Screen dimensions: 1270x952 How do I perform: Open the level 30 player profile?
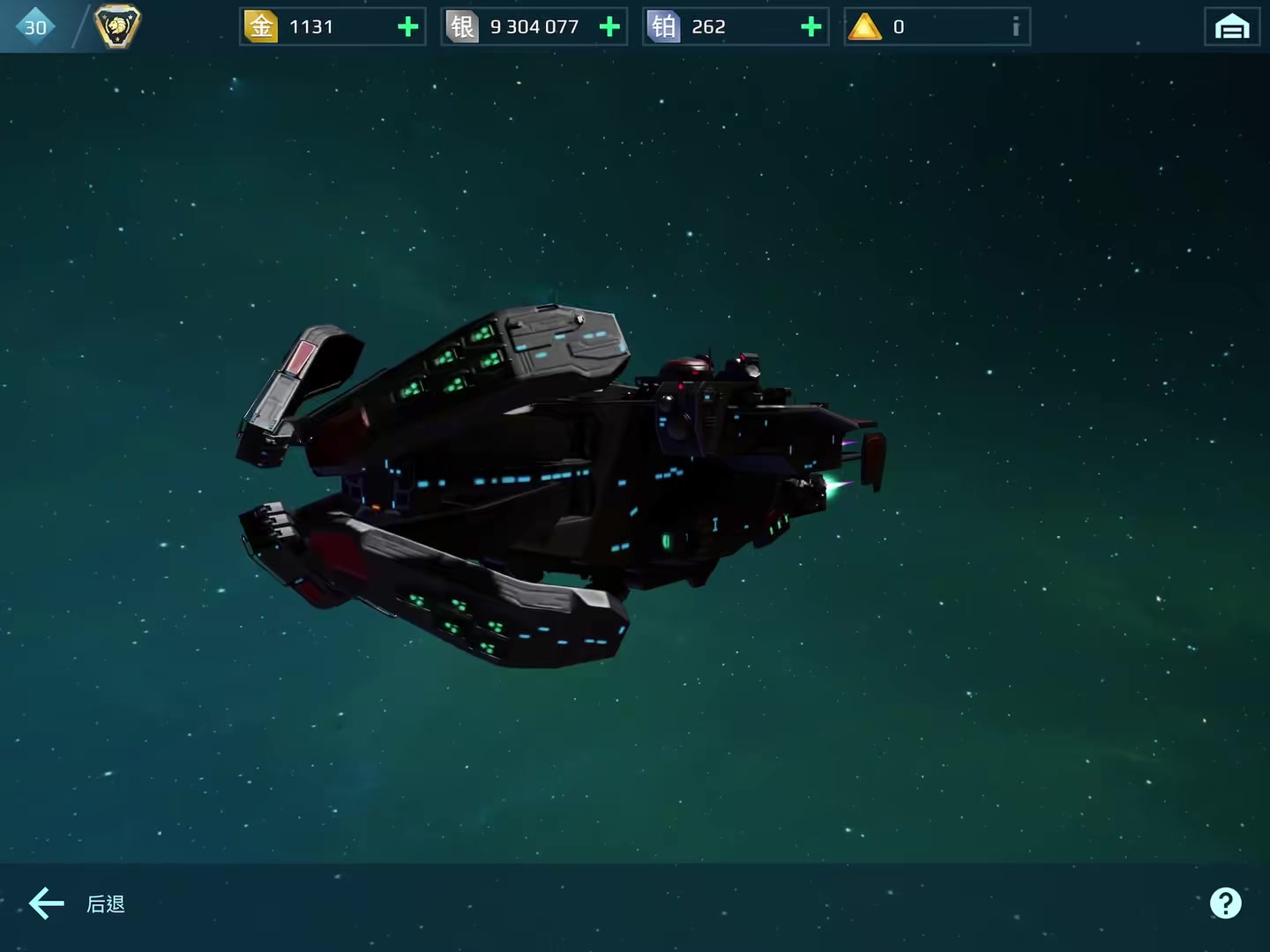click(35, 27)
